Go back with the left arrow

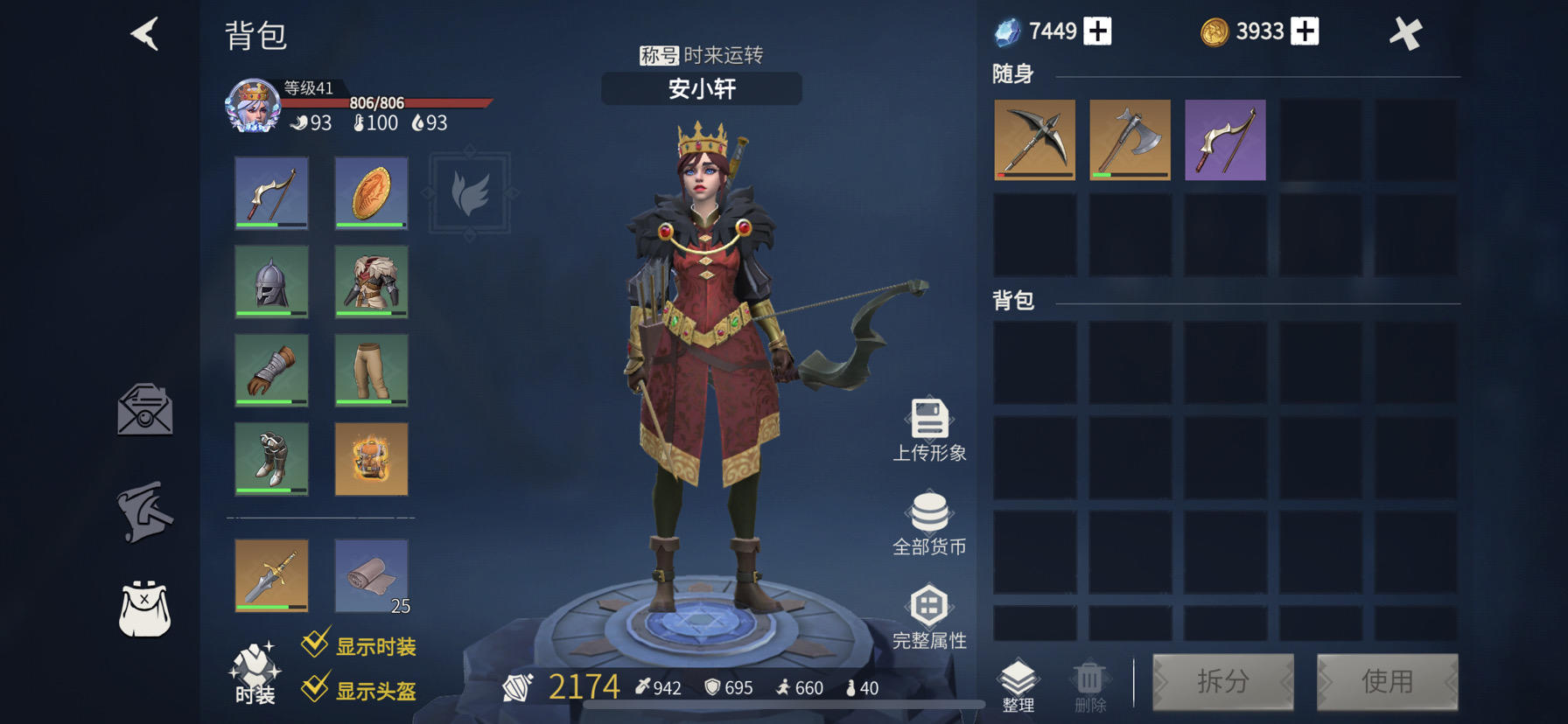coord(145,35)
